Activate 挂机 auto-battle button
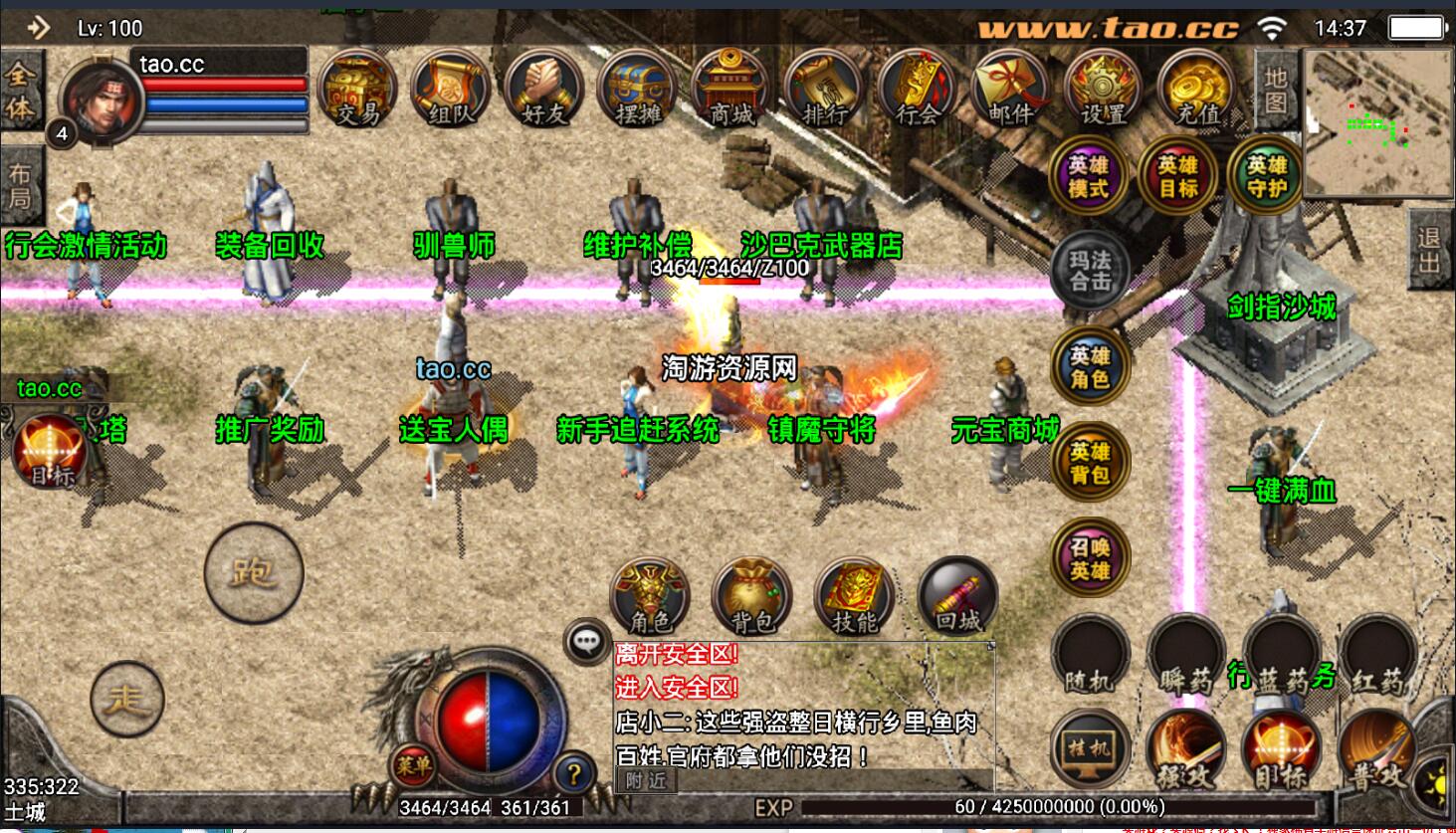 point(1090,749)
